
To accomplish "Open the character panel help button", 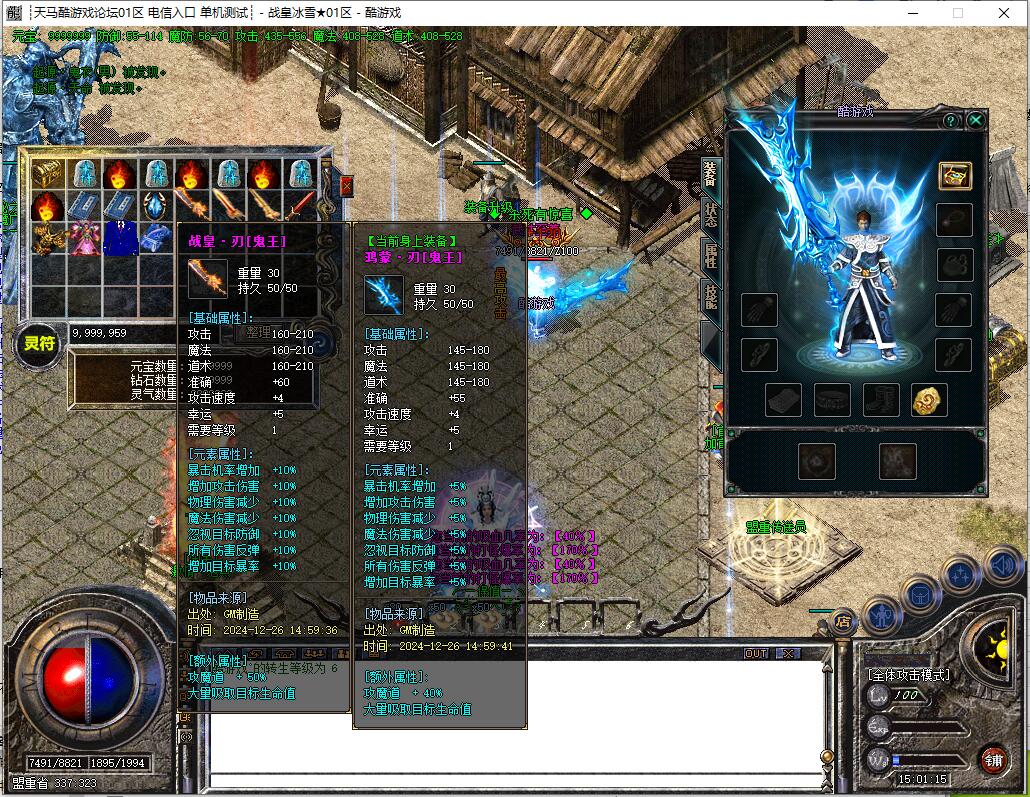I will 950,121.
